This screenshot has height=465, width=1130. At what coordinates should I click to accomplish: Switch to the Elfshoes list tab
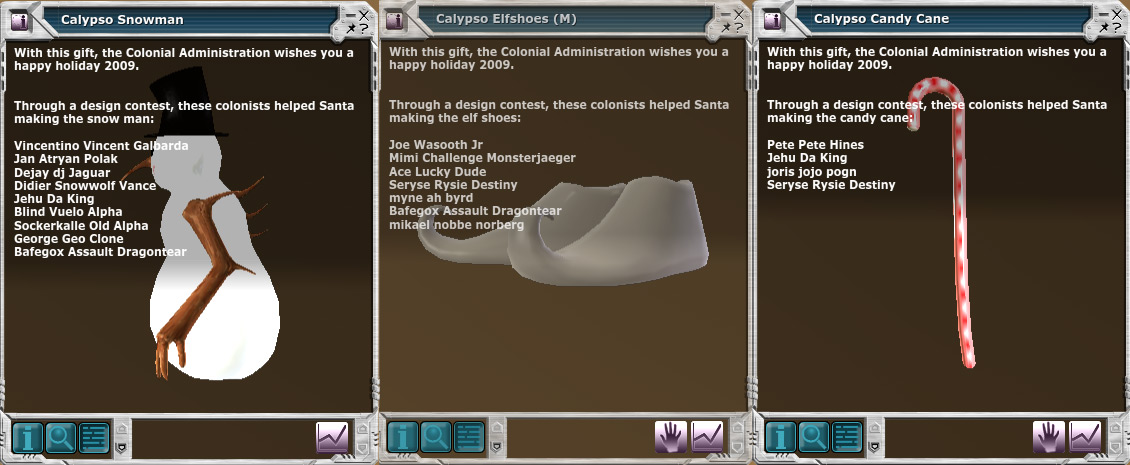click(x=469, y=437)
